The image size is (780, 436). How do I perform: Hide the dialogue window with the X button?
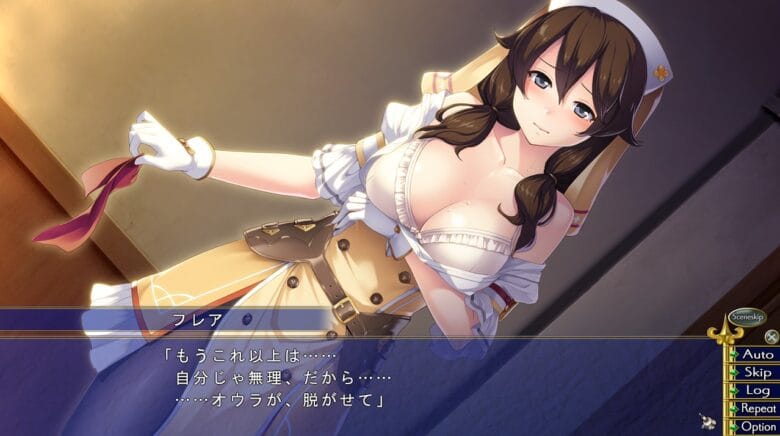click(771, 337)
